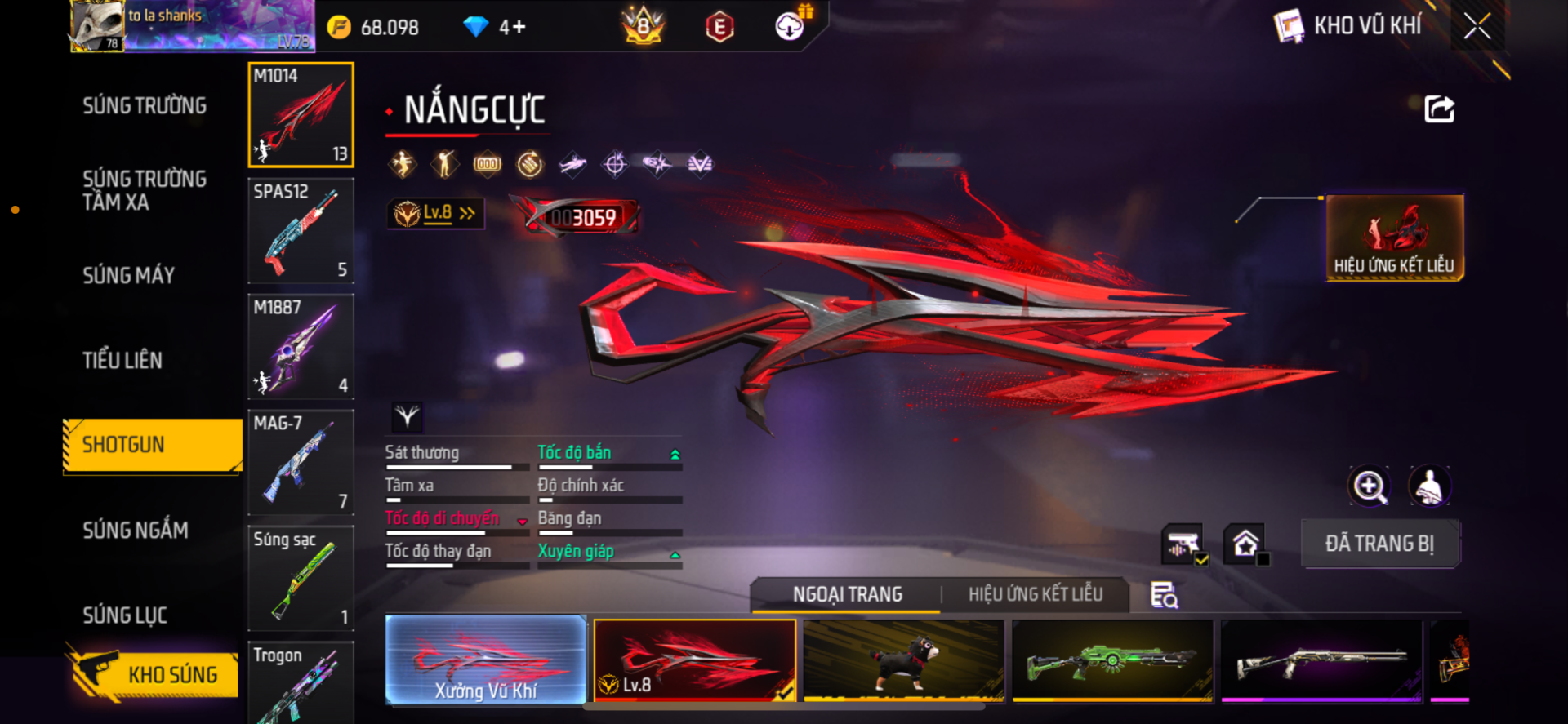Open the Lv.8 upgrade button

tap(436, 214)
